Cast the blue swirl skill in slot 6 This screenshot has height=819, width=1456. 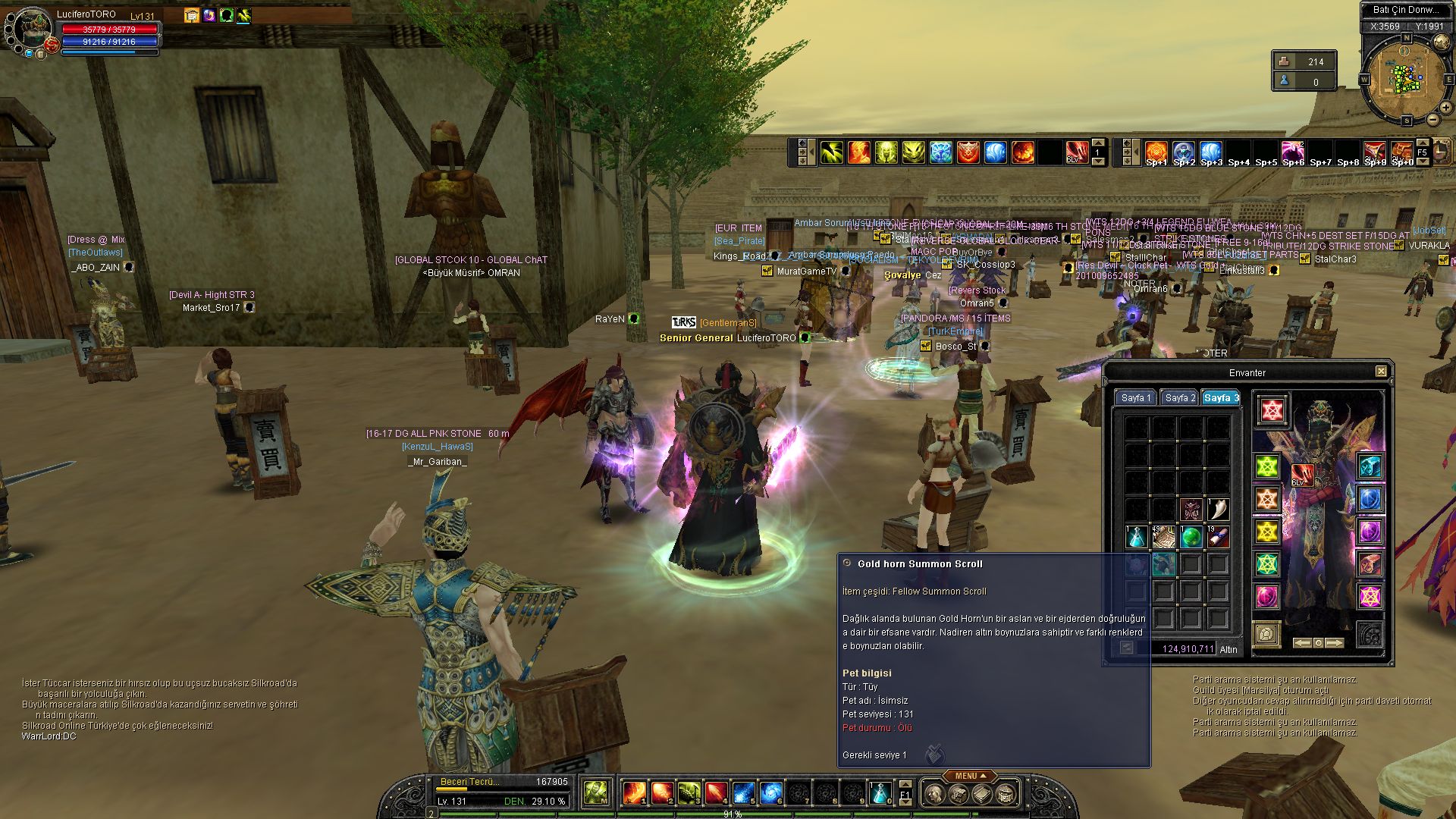pyautogui.click(x=770, y=793)
